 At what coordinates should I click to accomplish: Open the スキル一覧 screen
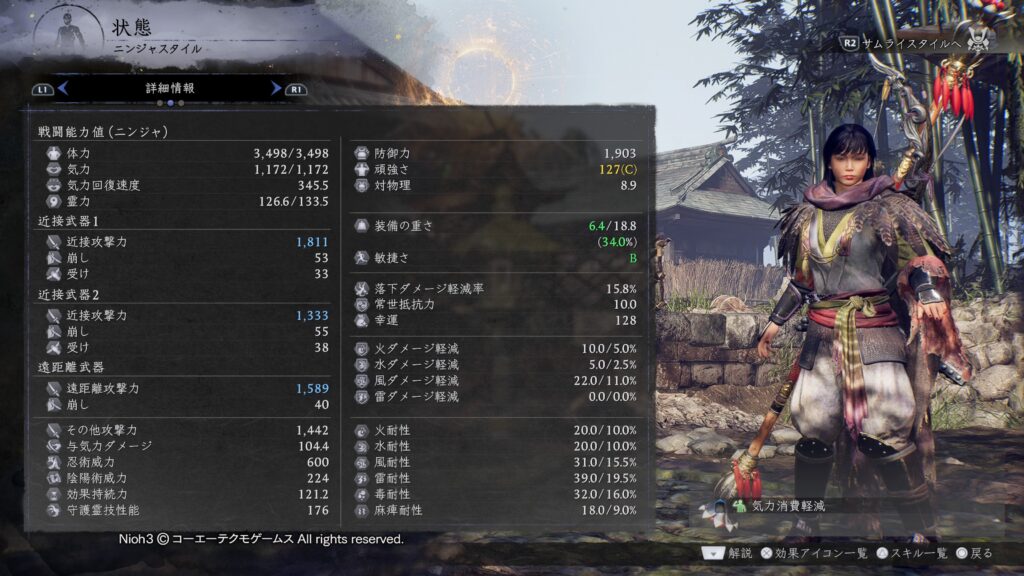click(x=913, y=552)
